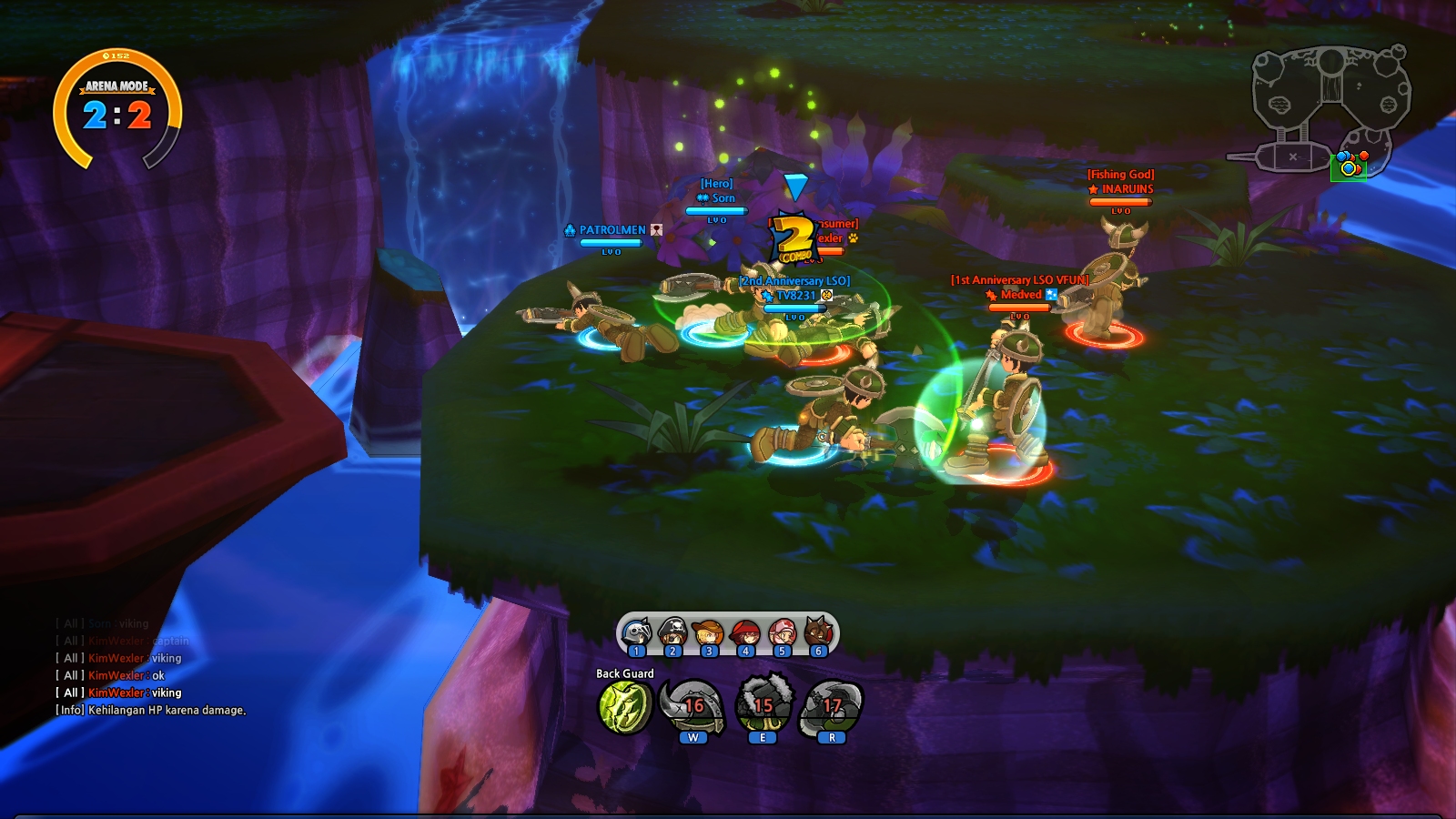The image size is (1456, 819).
Task: Switch to the pirate captain hero
Action: (672, 632)
